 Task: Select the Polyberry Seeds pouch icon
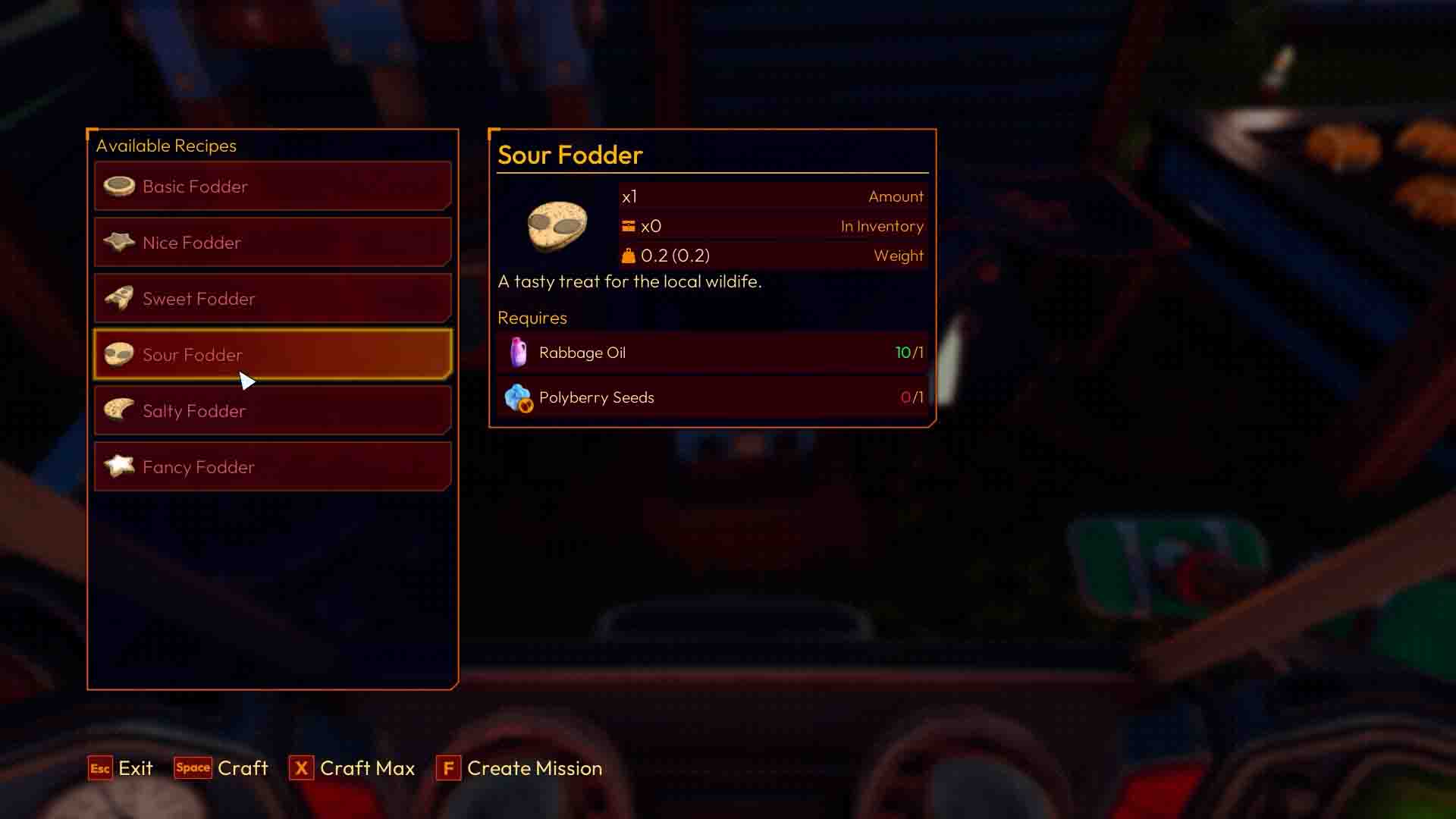click(x=519, y=397)
